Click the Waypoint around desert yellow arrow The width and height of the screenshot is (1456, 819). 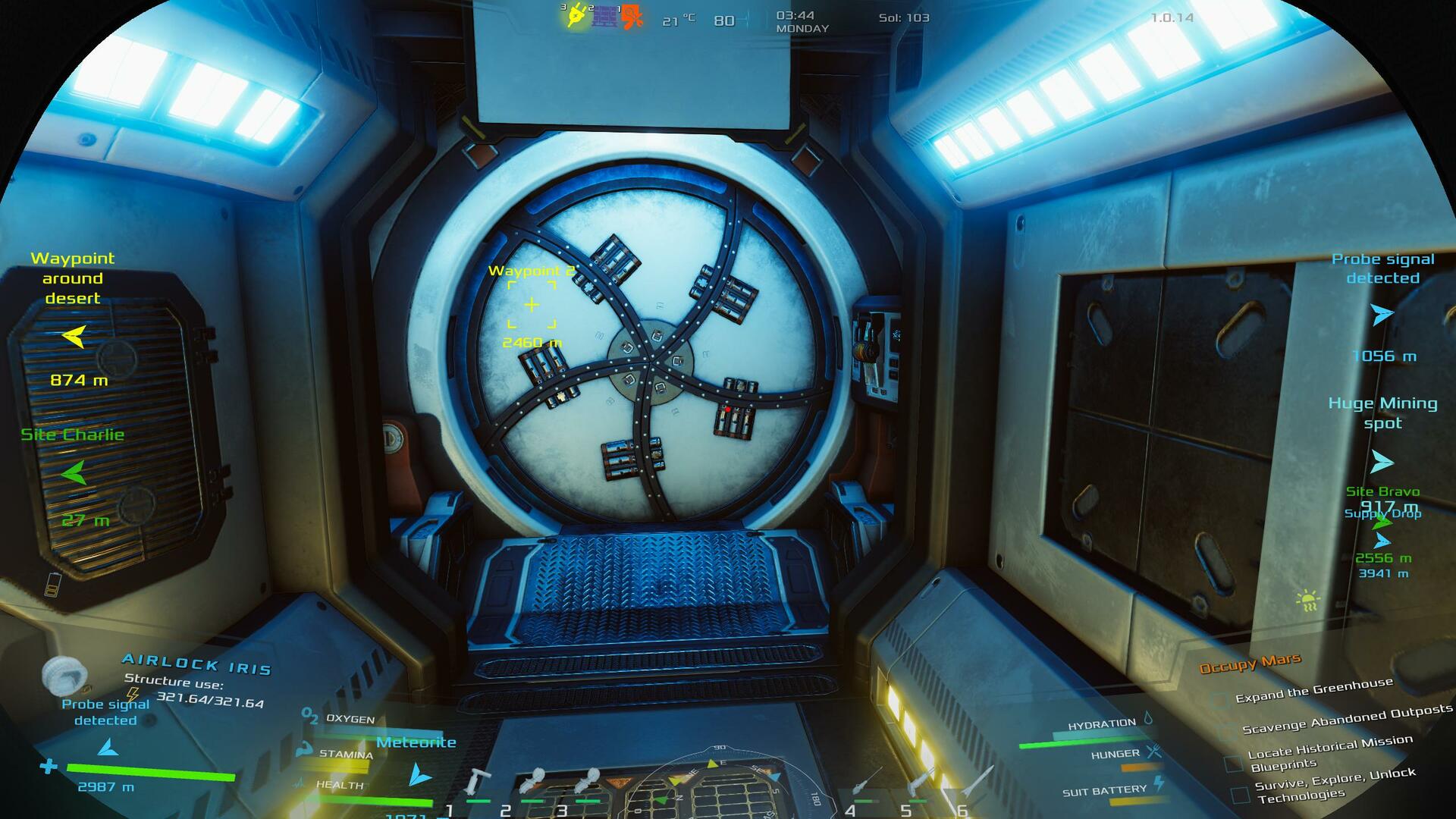[x=74, y=336]
